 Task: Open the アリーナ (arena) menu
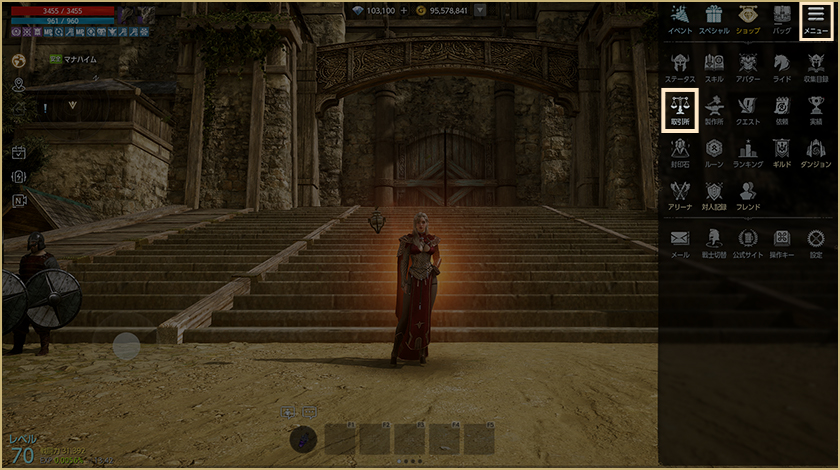click(x=680, y=194)
